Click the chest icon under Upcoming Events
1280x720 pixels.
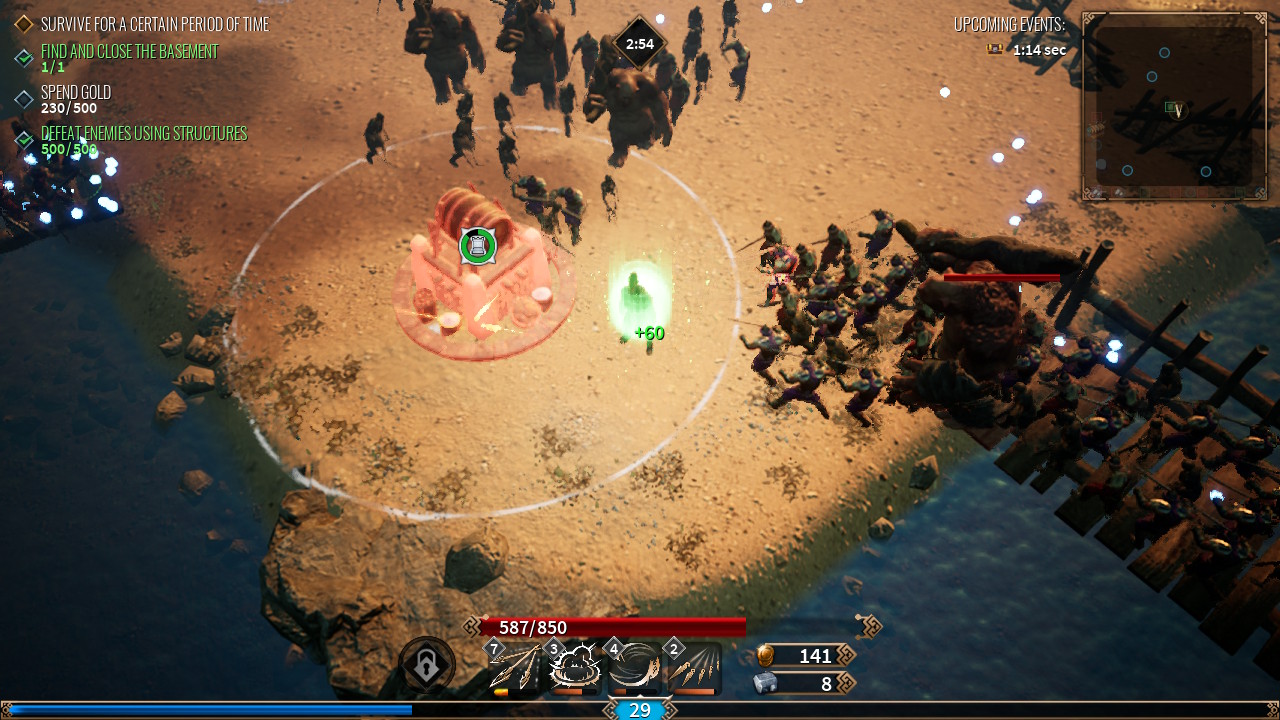[995, 49]
